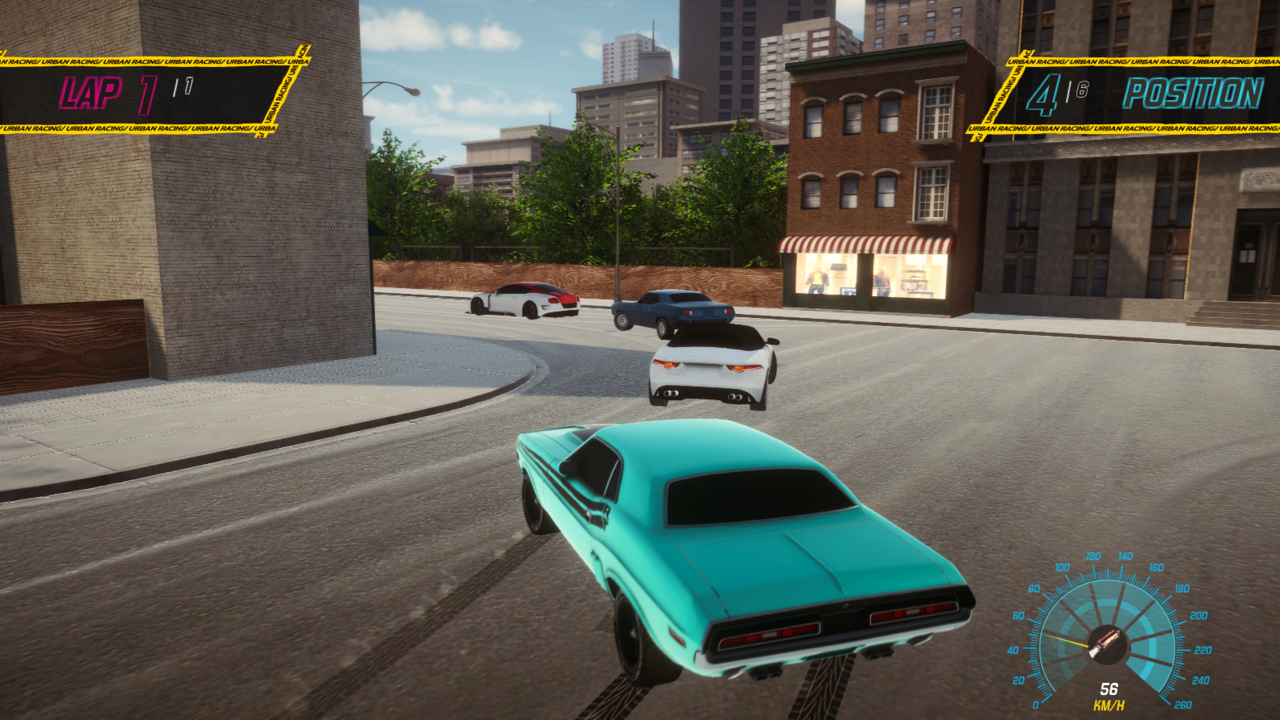1280x720 pixels.
Task: Click the 0 mark on the speedometer
Action: tap(1036, 703)
